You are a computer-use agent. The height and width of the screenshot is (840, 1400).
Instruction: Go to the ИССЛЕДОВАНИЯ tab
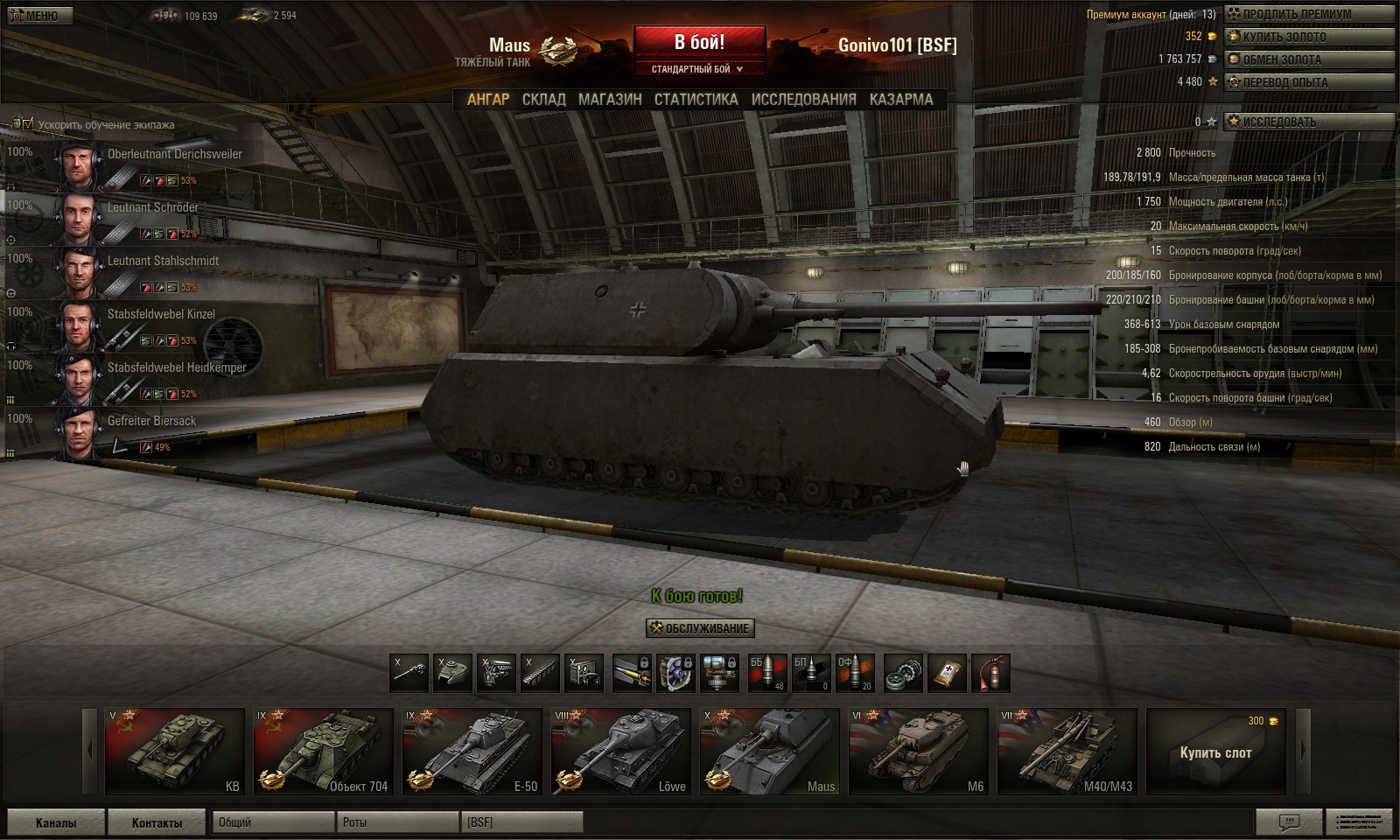point(803,100)
